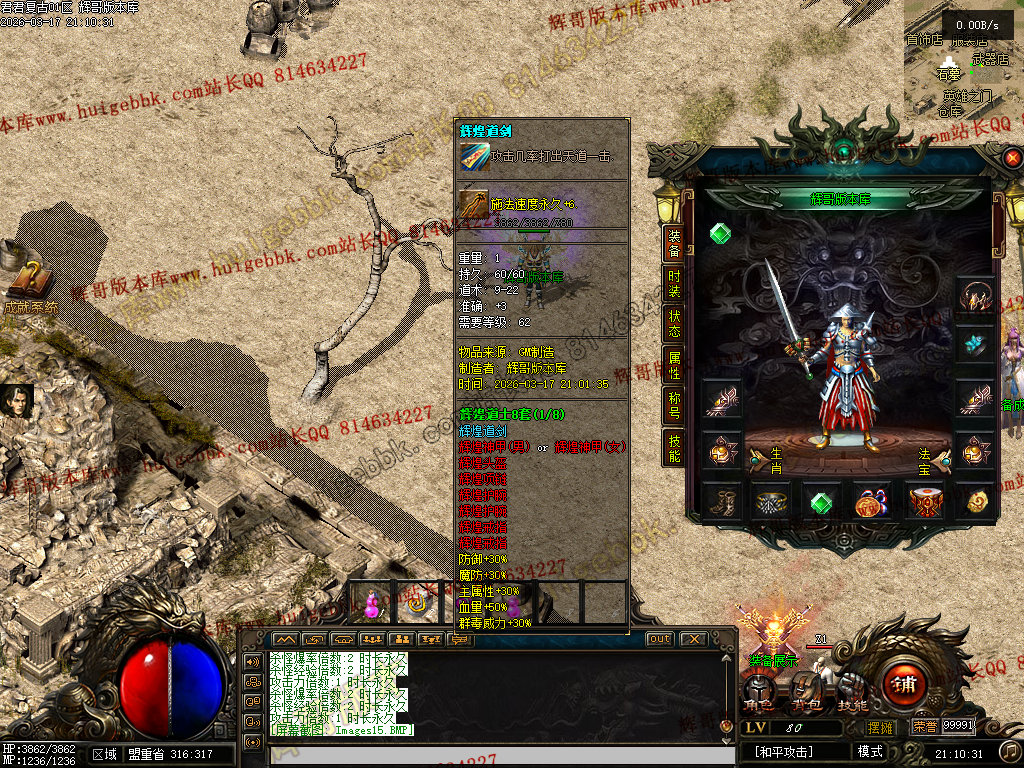Open the red 铺 shop button
Screen dimensions: 1024x768
click(906, 686)
